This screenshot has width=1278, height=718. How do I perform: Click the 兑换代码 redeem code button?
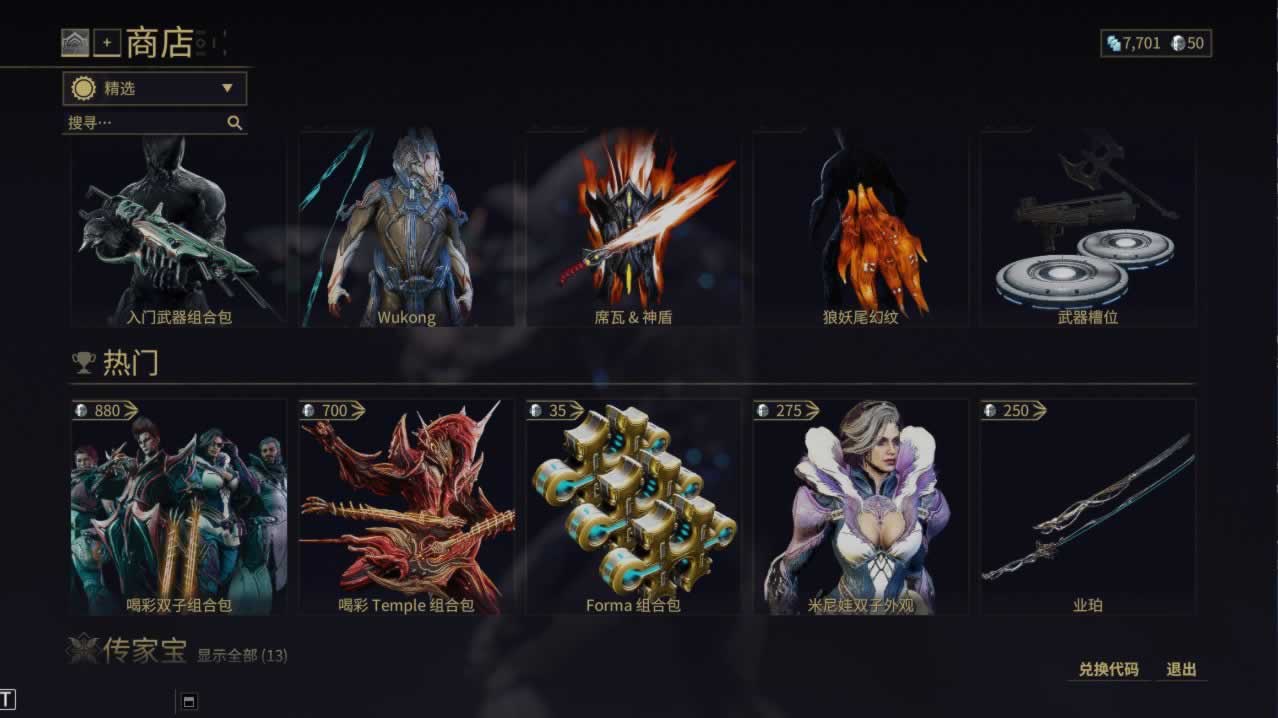(1108, 669)
